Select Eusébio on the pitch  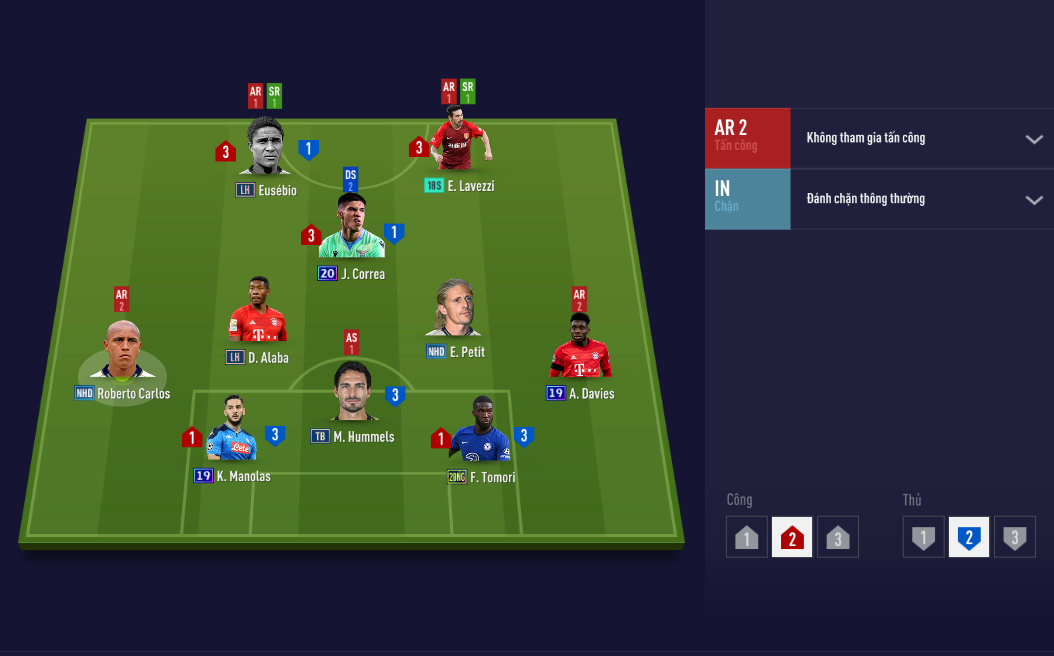266,150
